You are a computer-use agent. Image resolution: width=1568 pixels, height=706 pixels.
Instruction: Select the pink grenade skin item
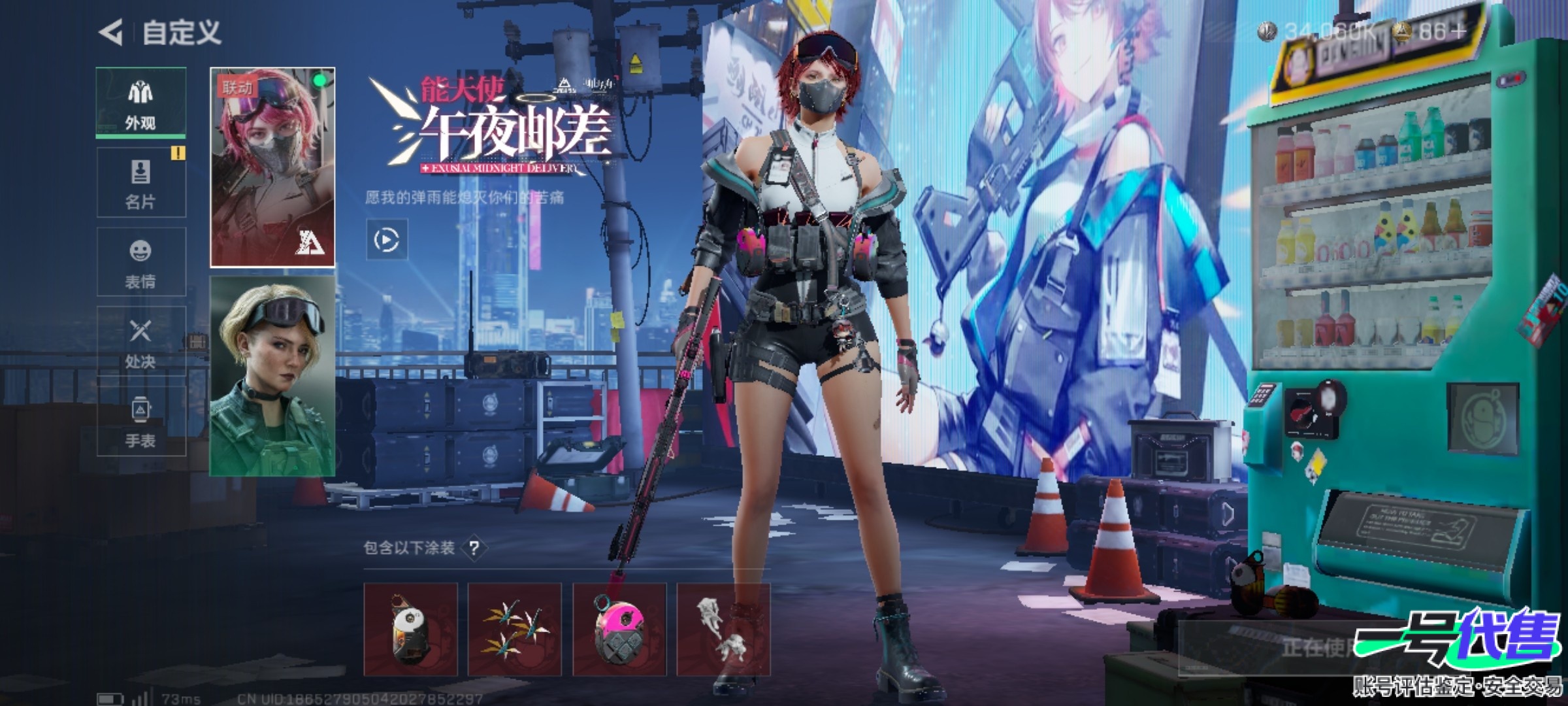point(619,629)
